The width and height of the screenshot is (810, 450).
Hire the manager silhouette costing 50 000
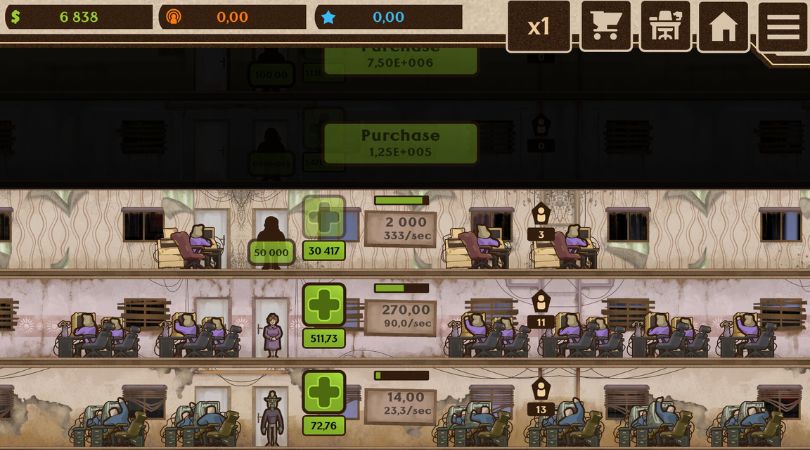[x=271, y=238]
